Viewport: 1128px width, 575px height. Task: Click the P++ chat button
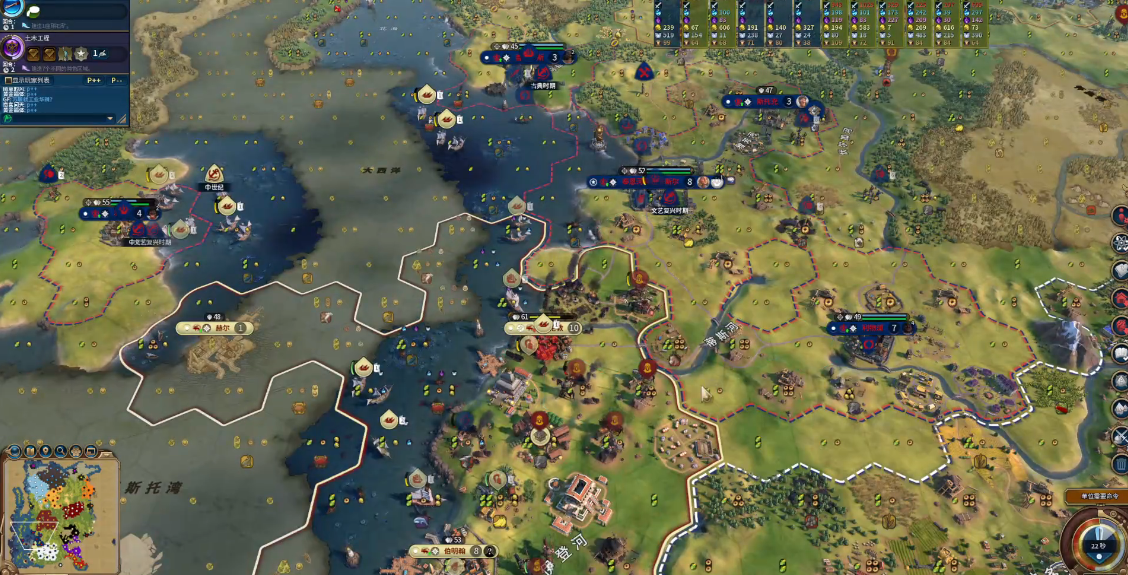point(94,80)
